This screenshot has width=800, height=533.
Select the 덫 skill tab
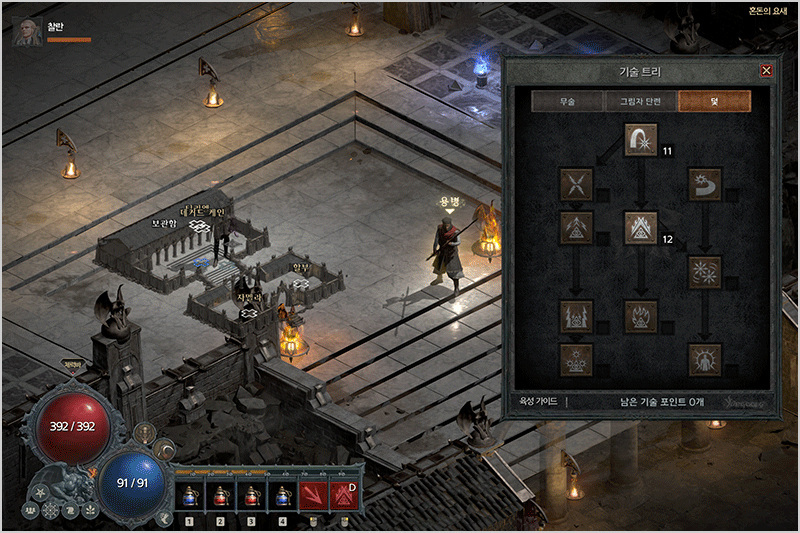pyautogui.click(x=714, y=101)
